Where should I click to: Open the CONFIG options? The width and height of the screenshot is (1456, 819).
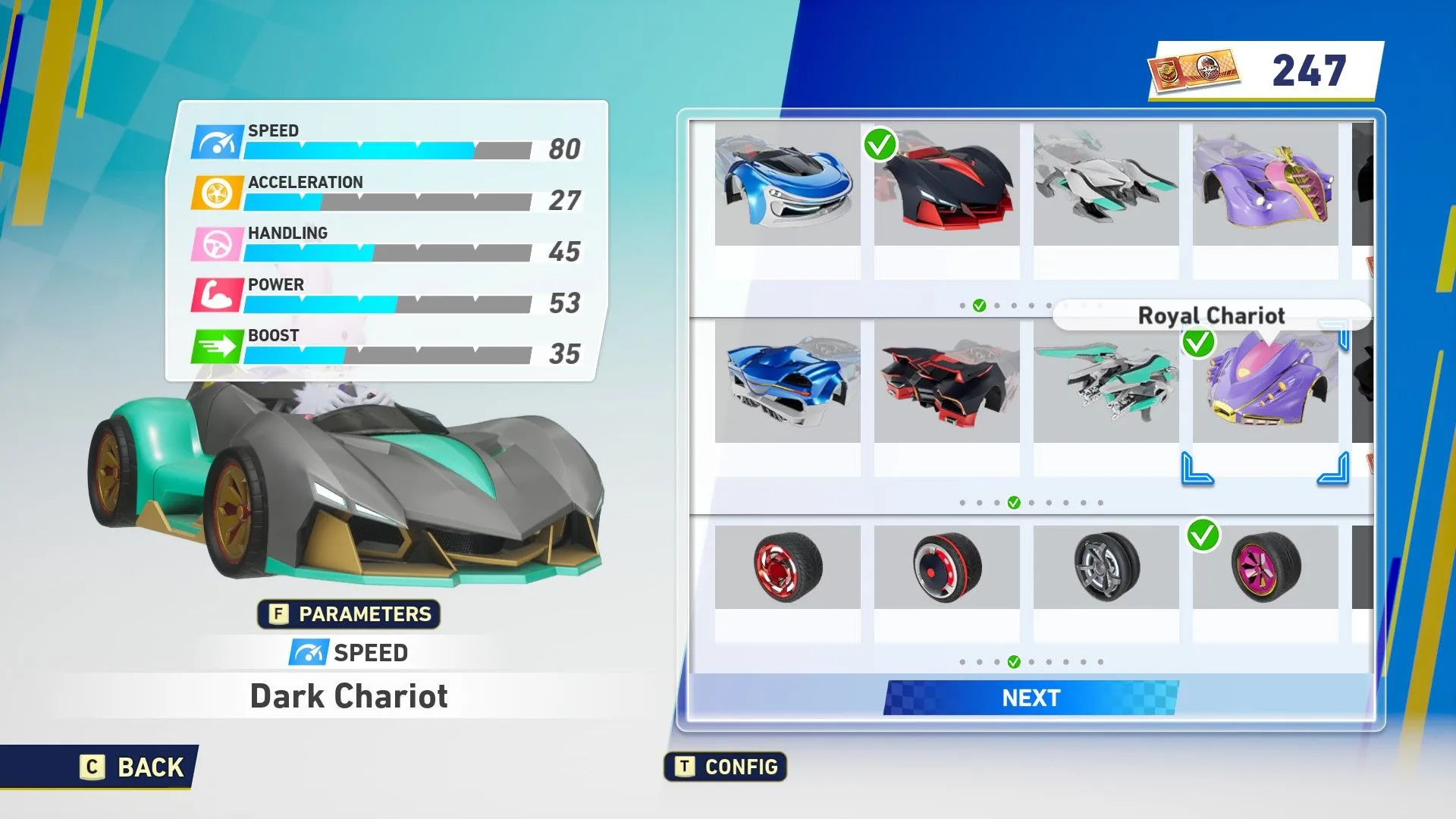click(x=726, y=767)
